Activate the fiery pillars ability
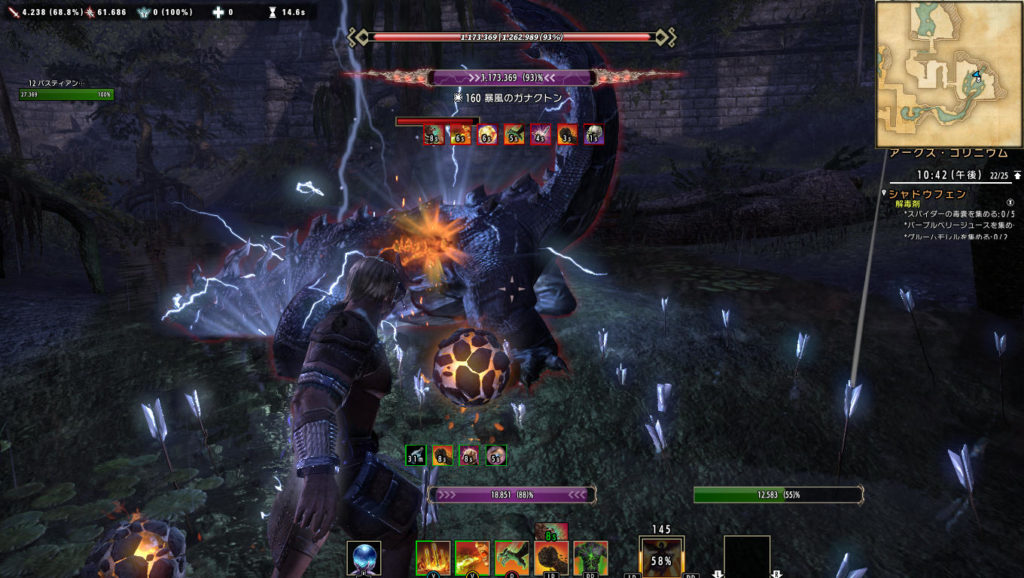The image size is (1024, 578). 433,557
